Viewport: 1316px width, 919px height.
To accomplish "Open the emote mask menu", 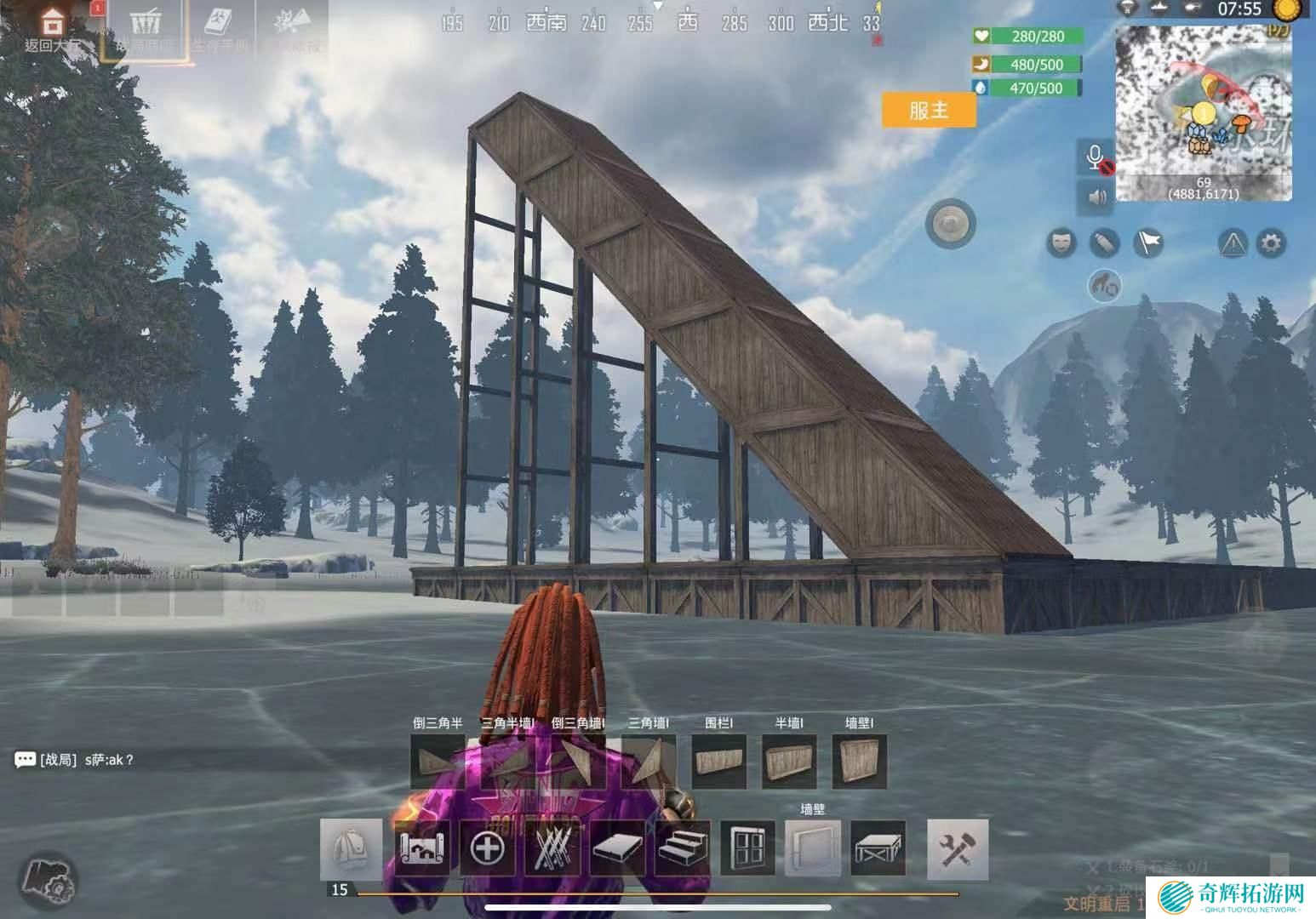I will pyautogui.click(x=1060, y=244).
